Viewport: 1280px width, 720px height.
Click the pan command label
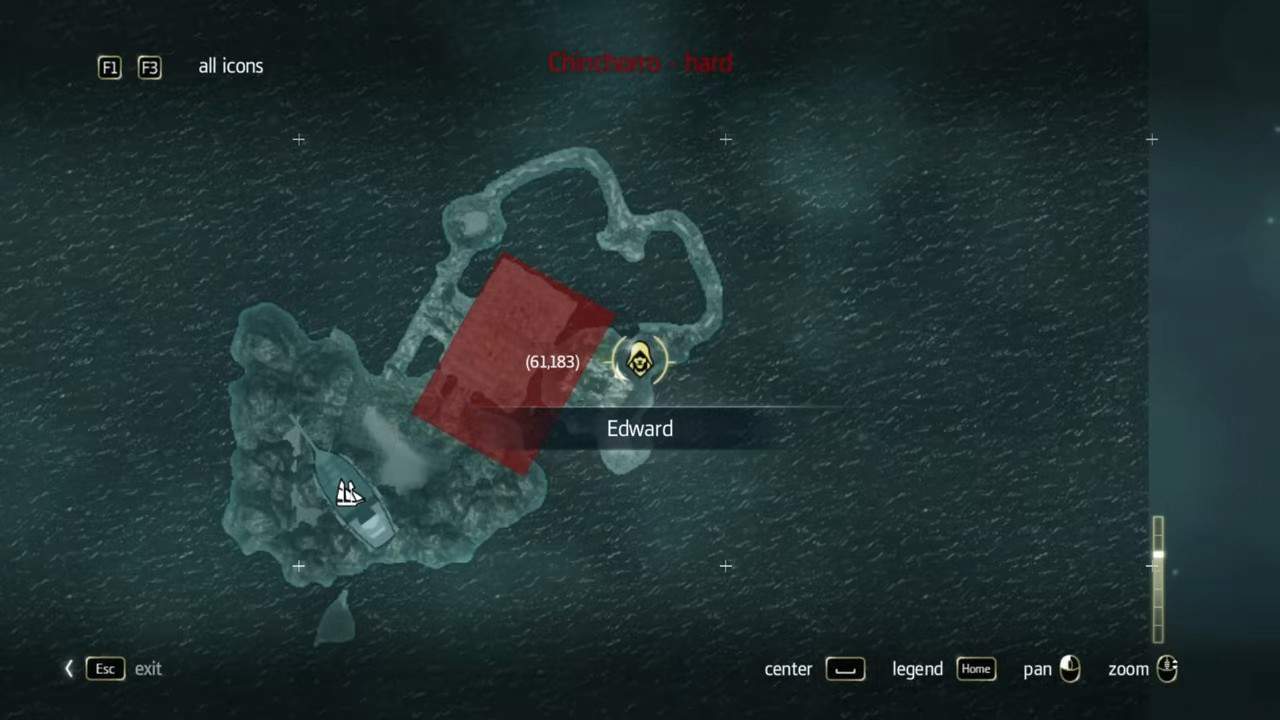1037,669
